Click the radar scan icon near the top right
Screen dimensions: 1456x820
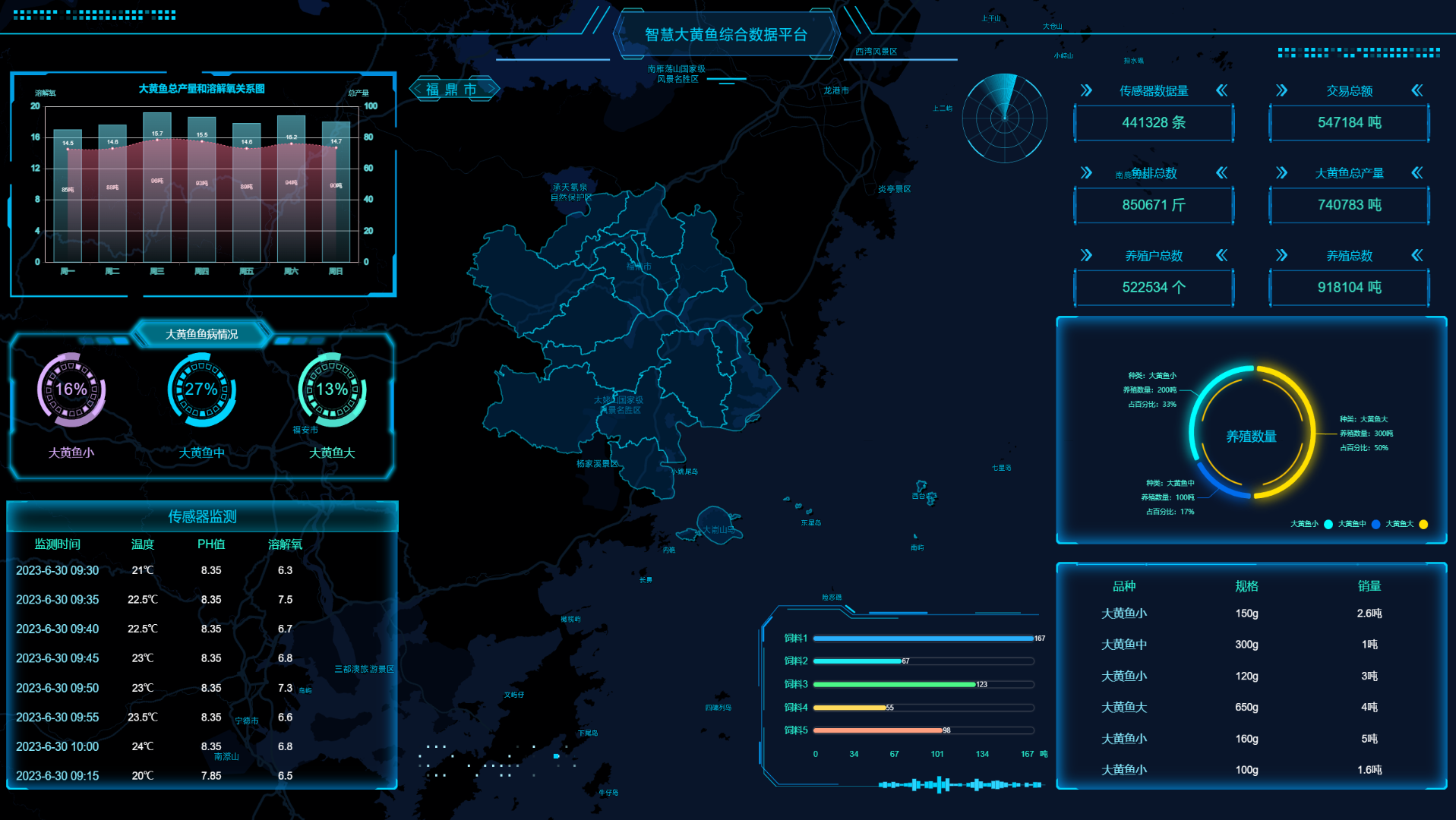(x=1004, y=119)
